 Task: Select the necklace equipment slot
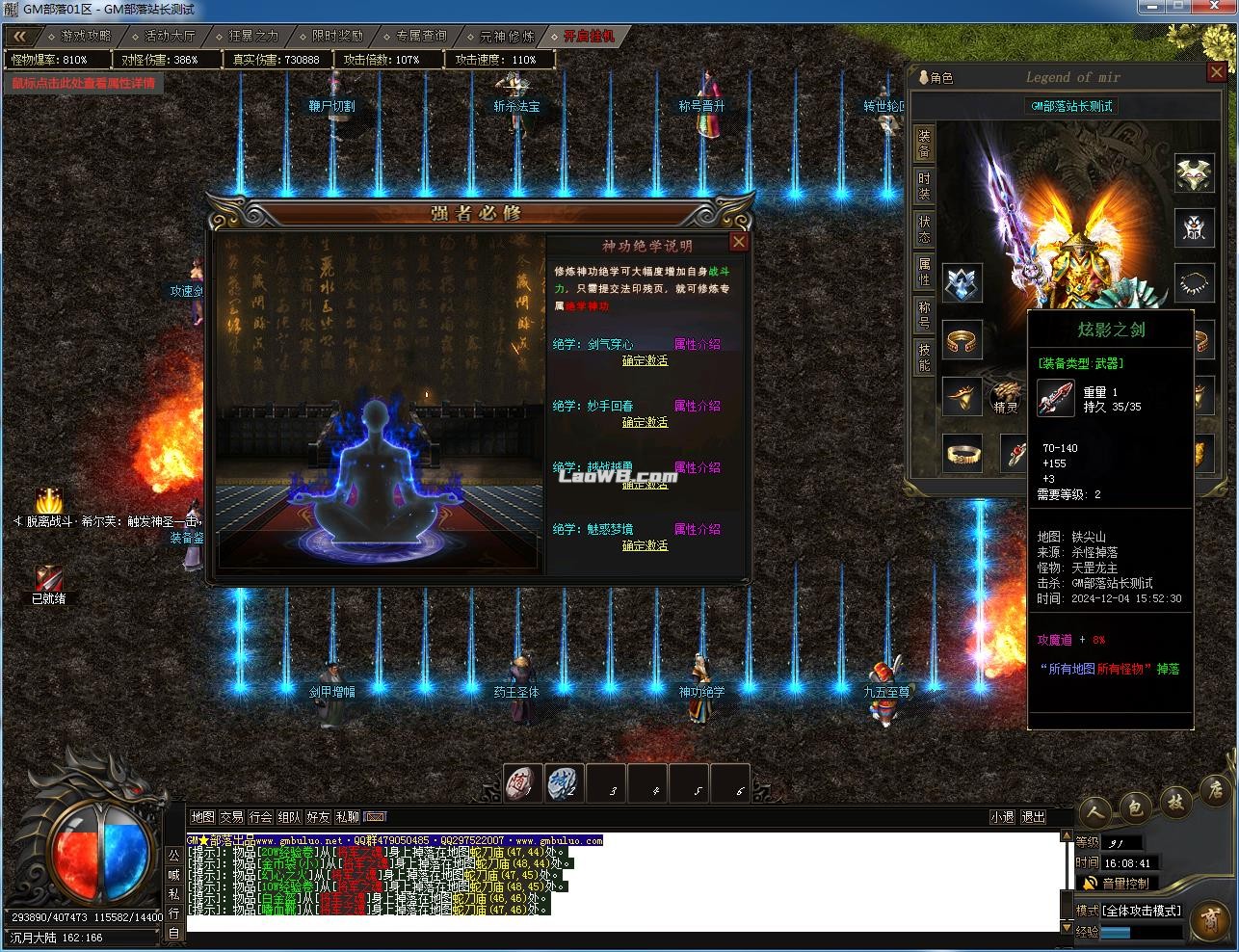tap(1195, 283)
